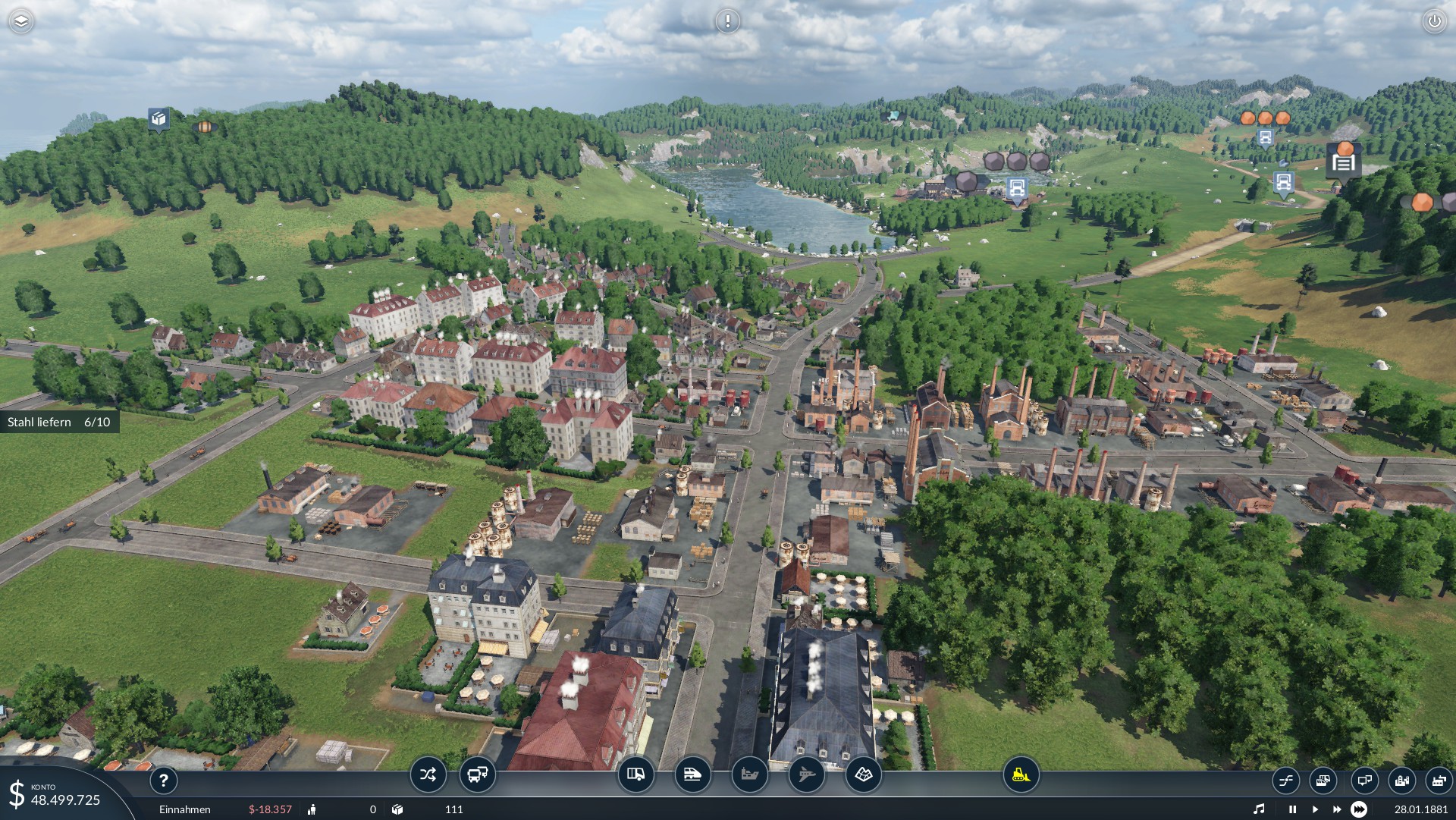Viewport: 1456px width, 820px height.
Task: Open the rail construction train menu
Action: [692, 774]
